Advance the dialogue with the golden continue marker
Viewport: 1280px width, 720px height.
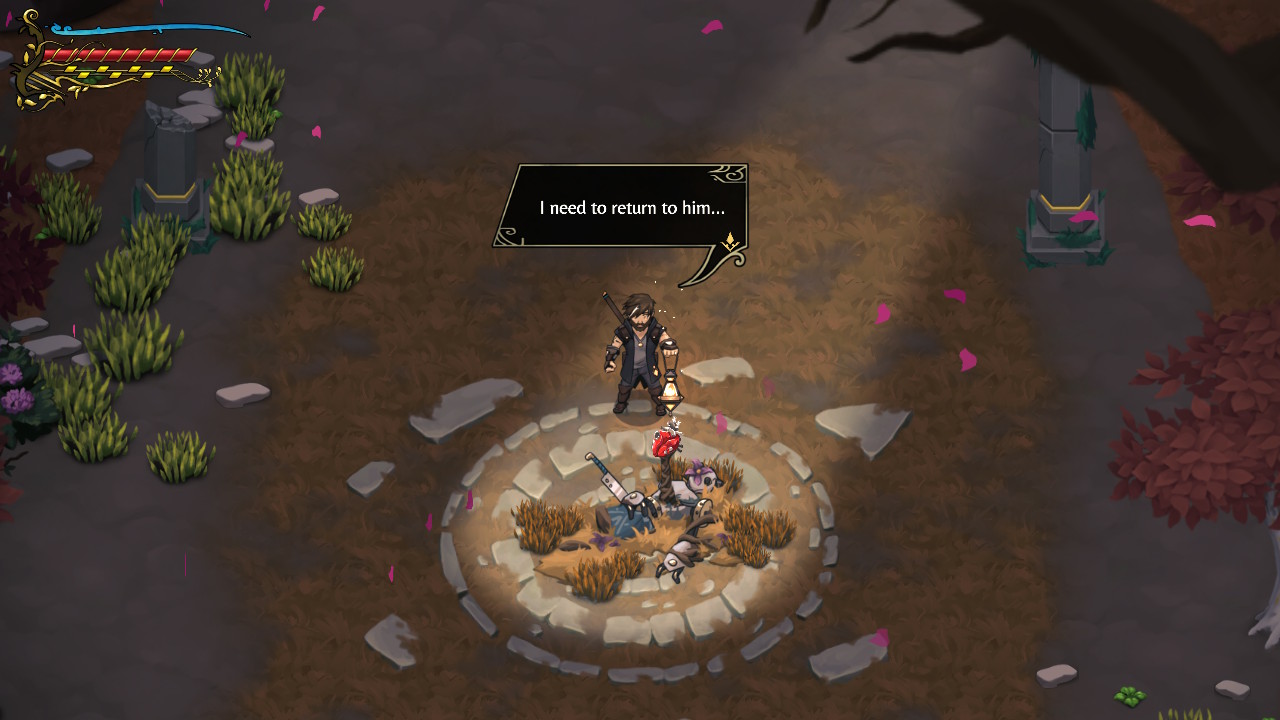tap(731, 241)
